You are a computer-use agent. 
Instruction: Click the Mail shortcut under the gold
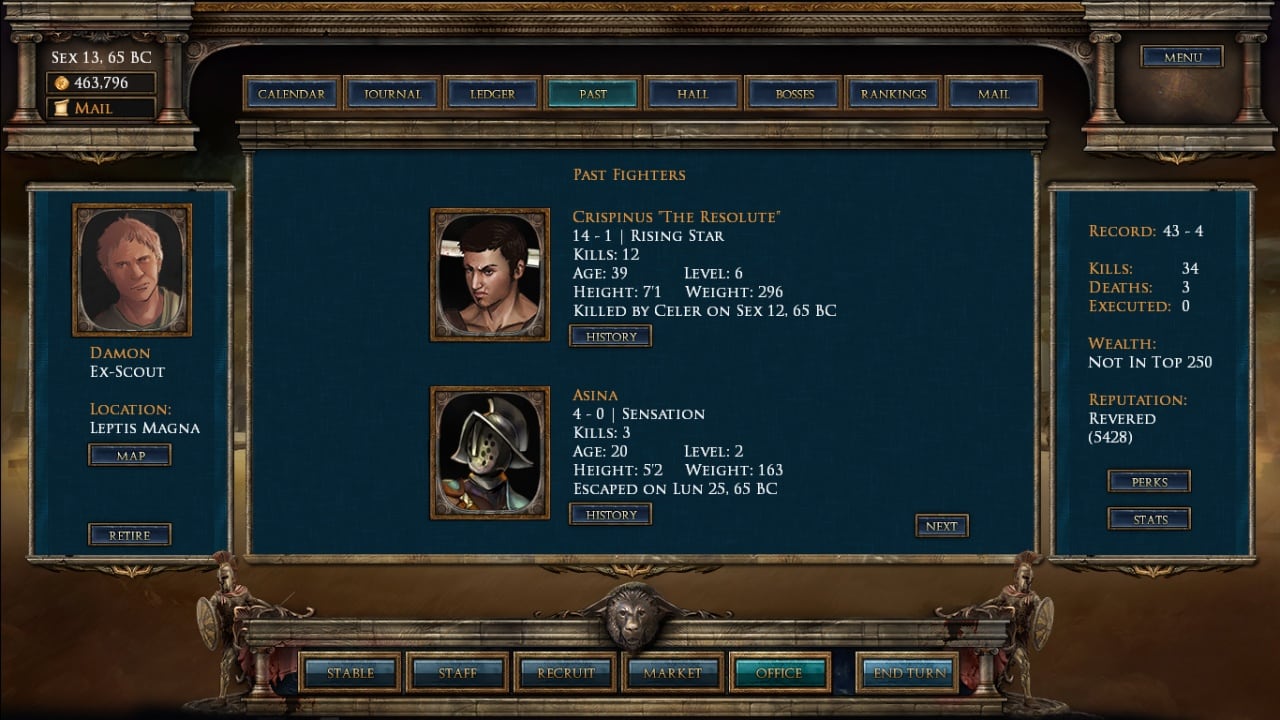click(x=100, y=108)
